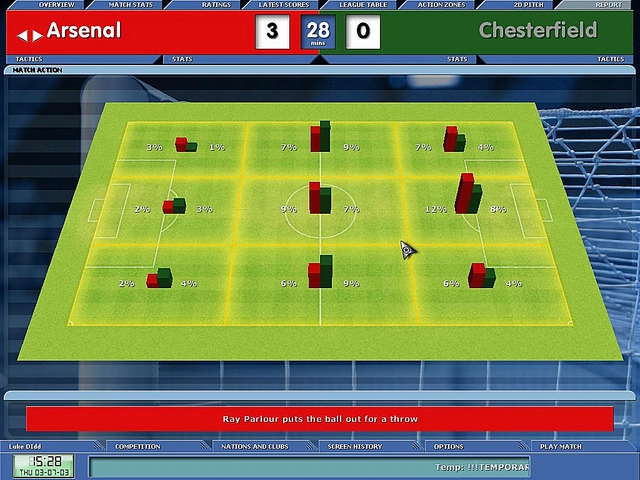Open the Nations and Clubs menu

pyautogui.click(x=255, y=446)
